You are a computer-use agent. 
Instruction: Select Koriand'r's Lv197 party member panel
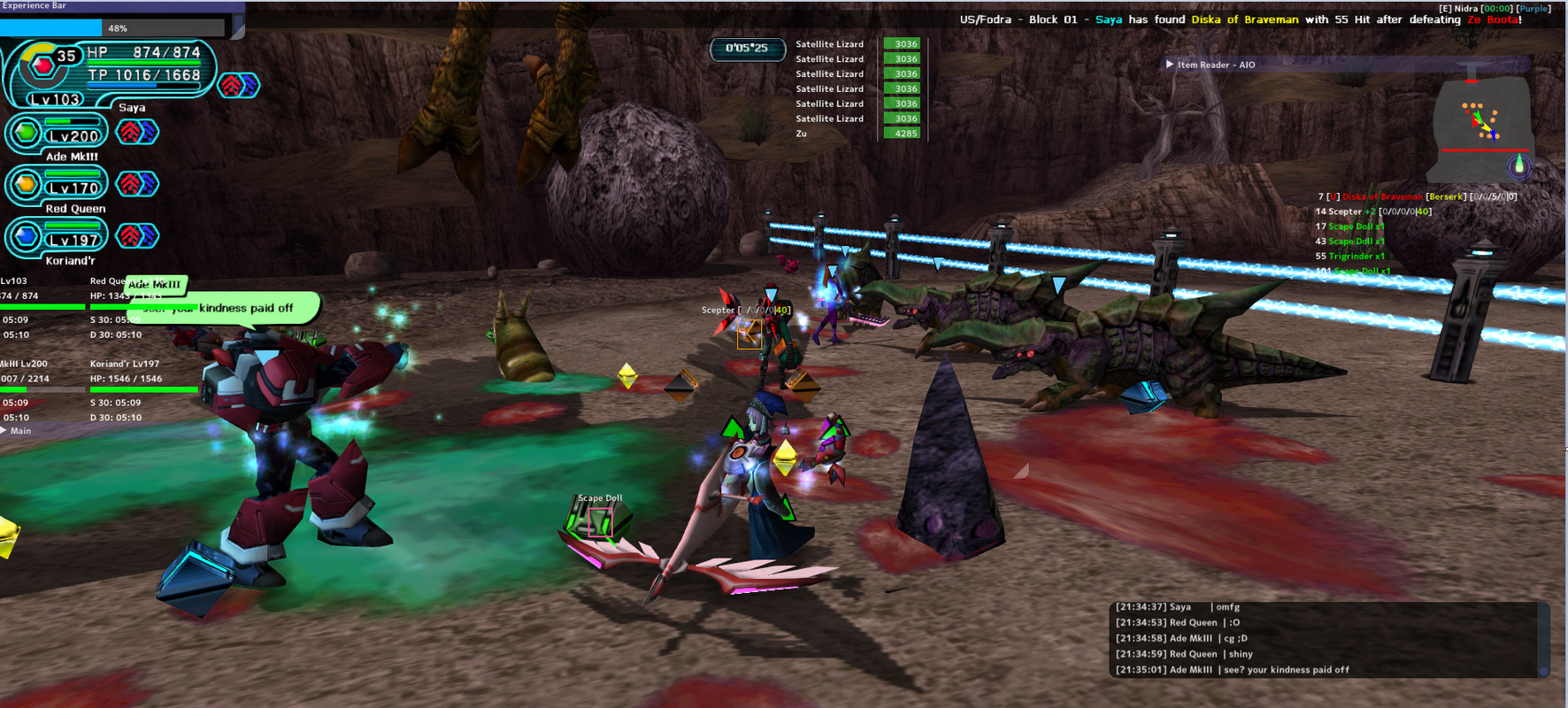tap(58, 239)
